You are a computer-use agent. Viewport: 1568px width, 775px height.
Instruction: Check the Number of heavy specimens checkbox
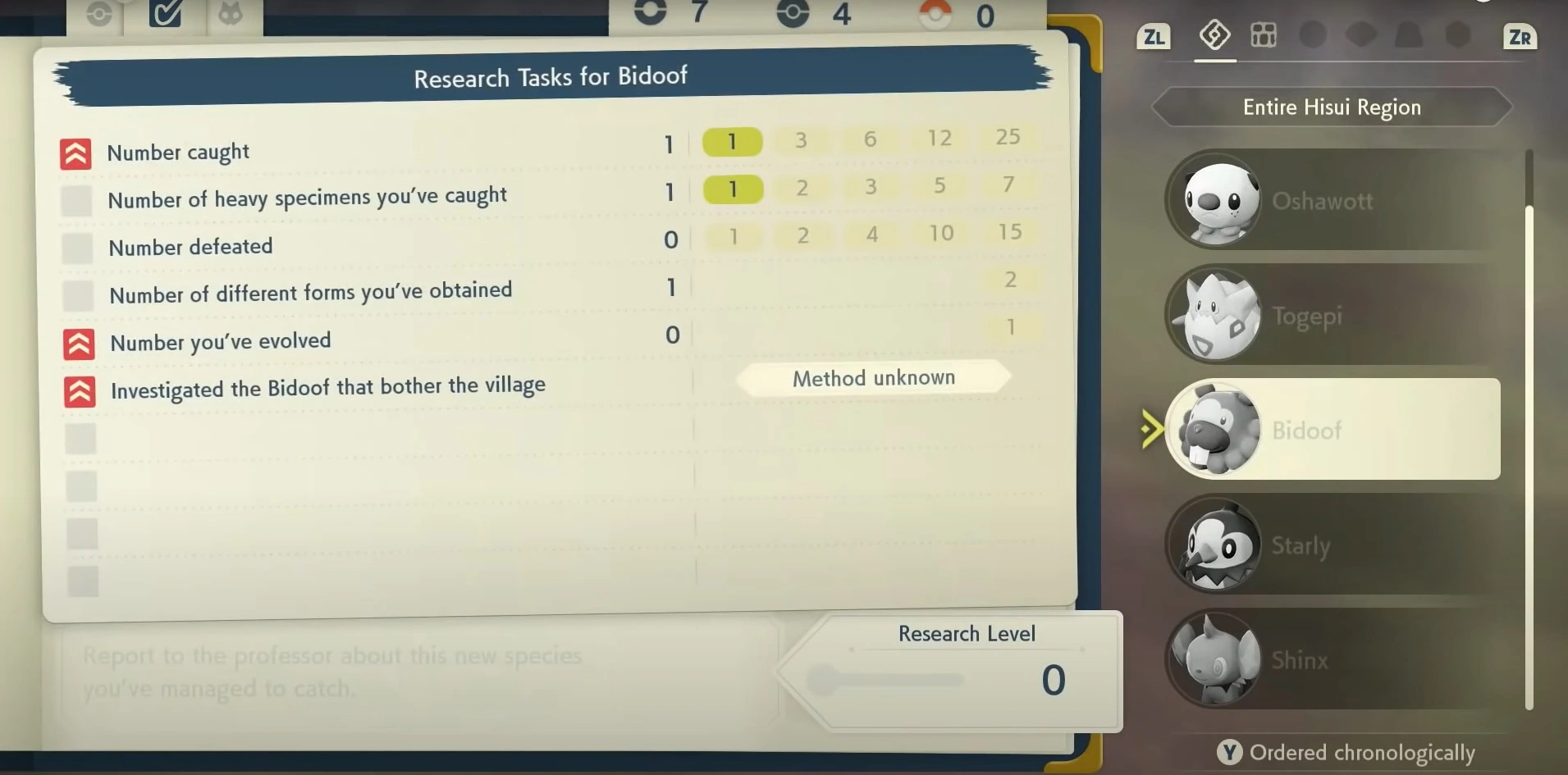pos(76,200)
